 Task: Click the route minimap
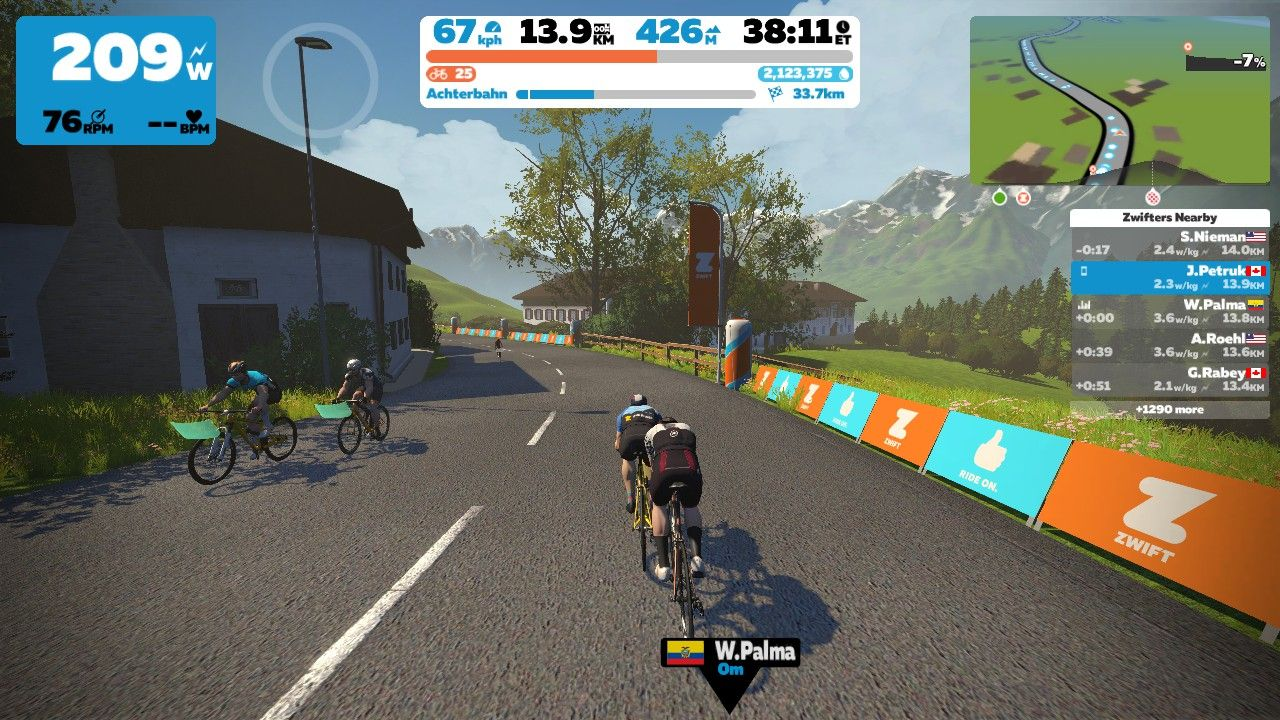1119,100
